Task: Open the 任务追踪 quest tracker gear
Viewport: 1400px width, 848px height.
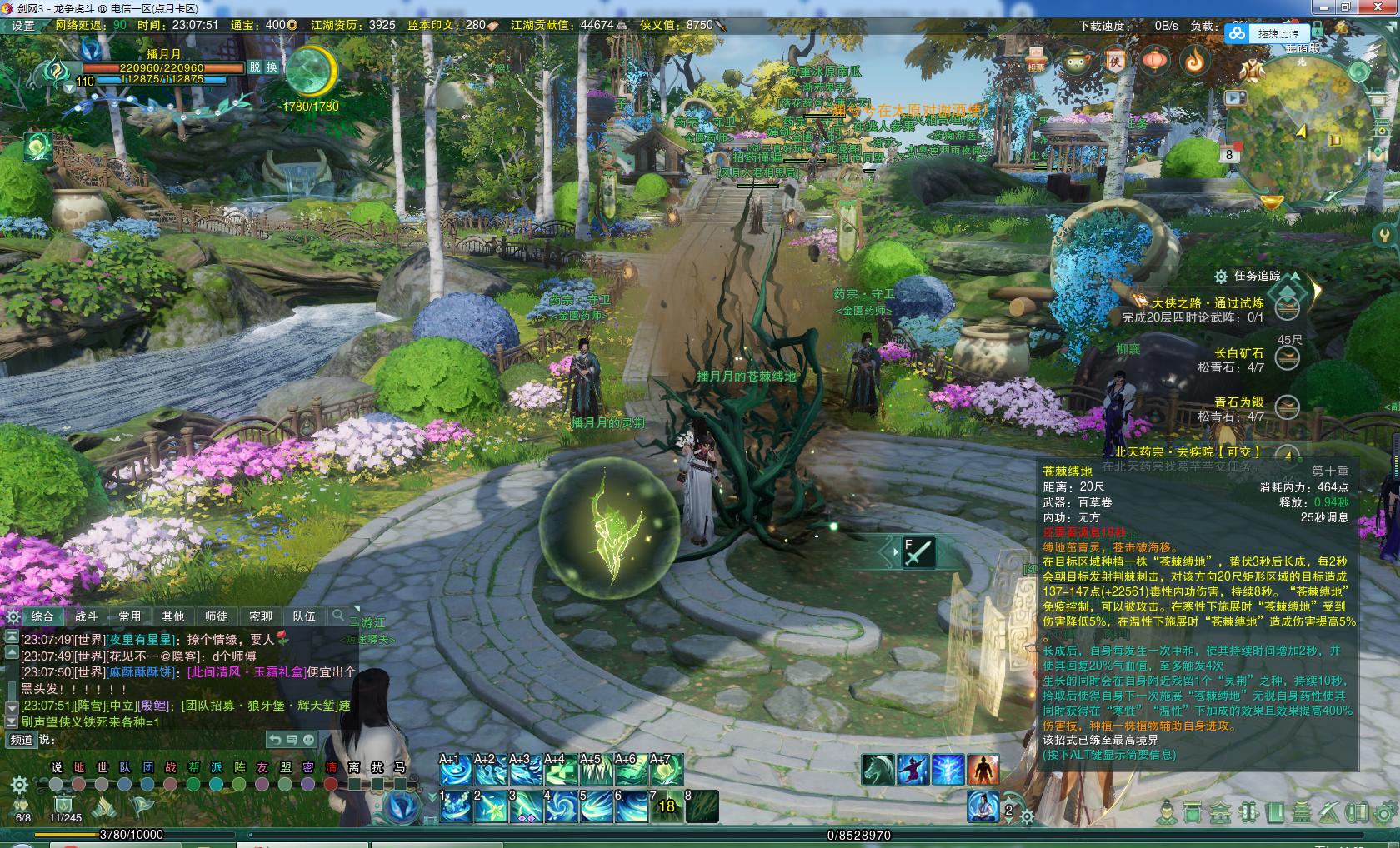Action: (x=1221, y=276)
